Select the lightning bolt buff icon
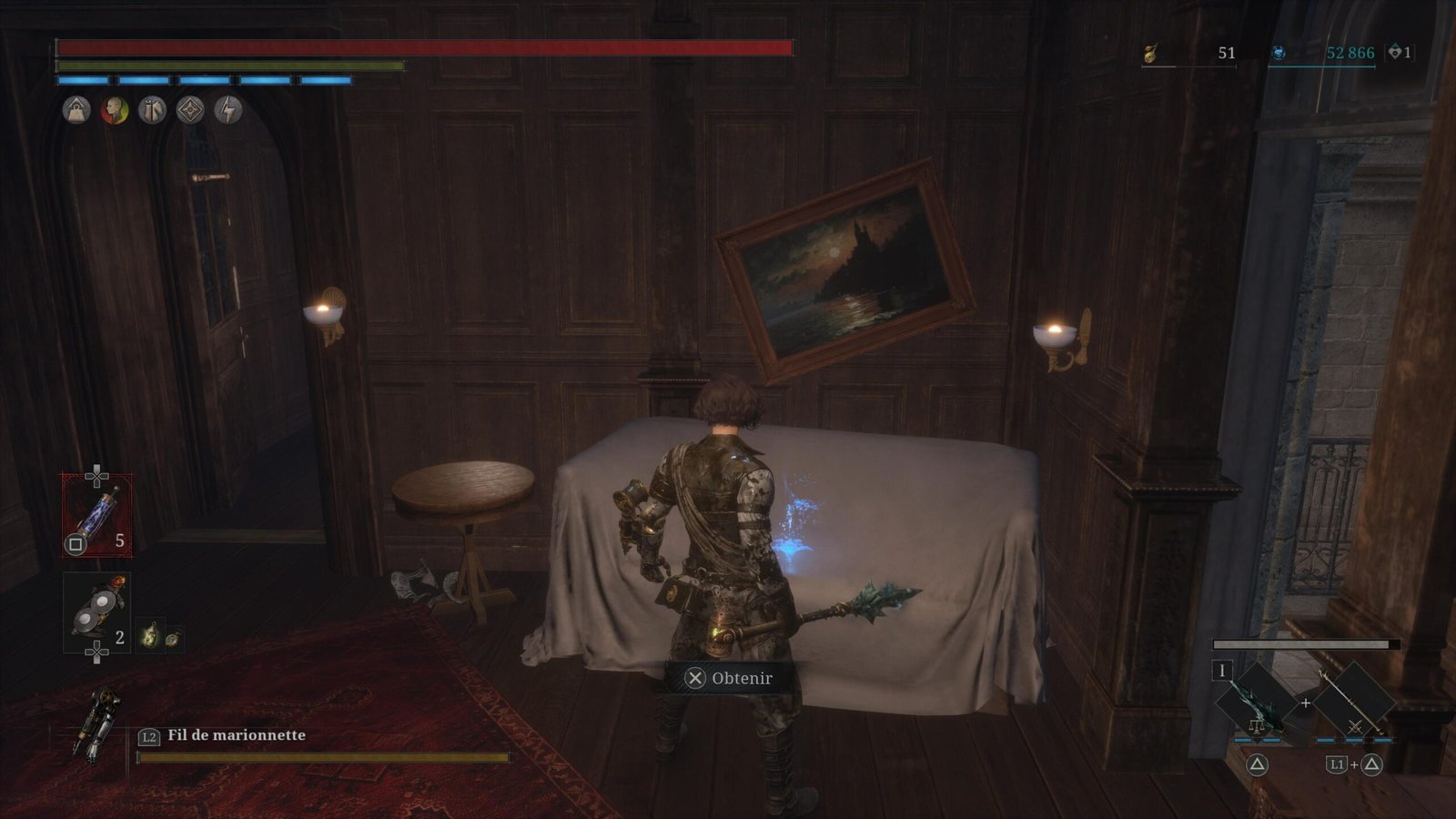Viewport: 1456px width, 819px height. (228, 111)
